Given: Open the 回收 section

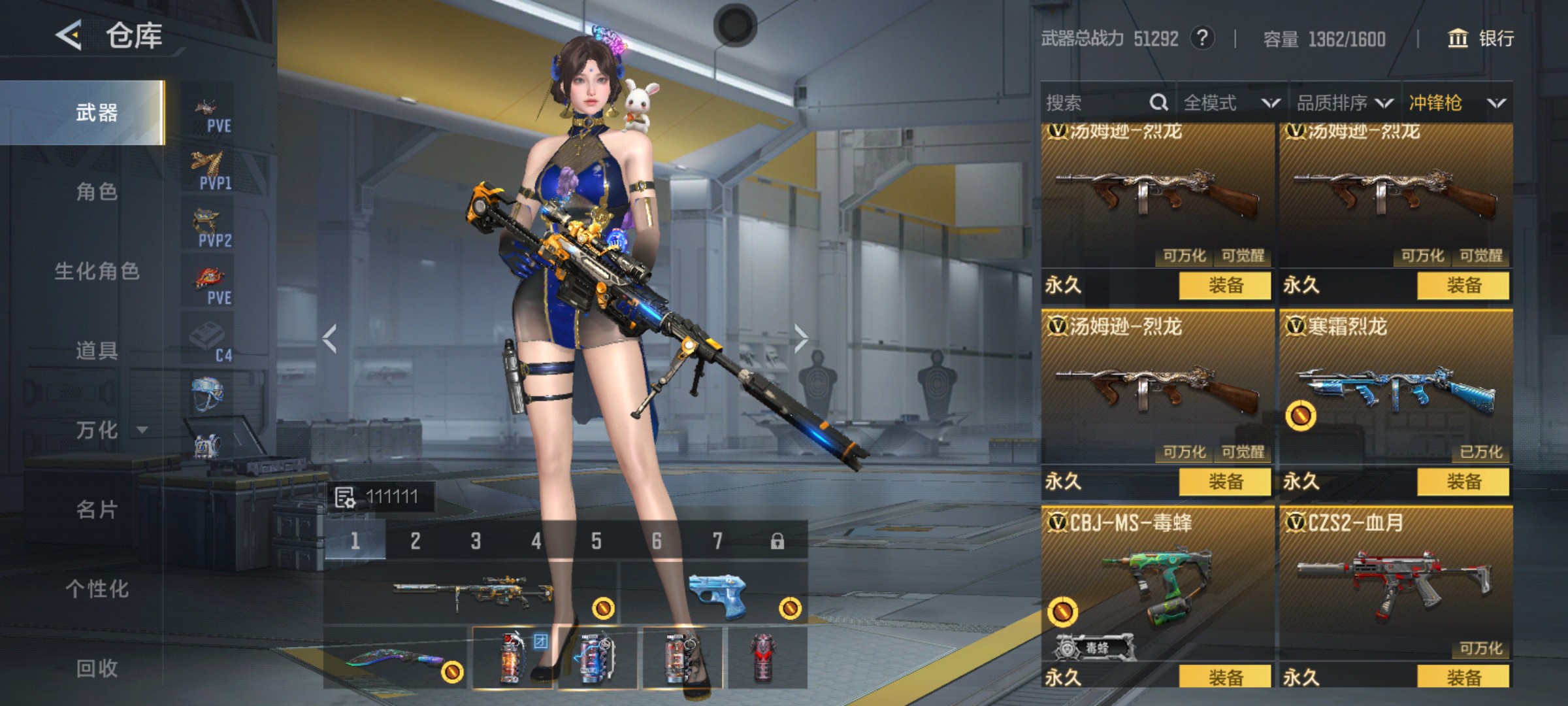Looking at the screenshot, I should (97, 668).
